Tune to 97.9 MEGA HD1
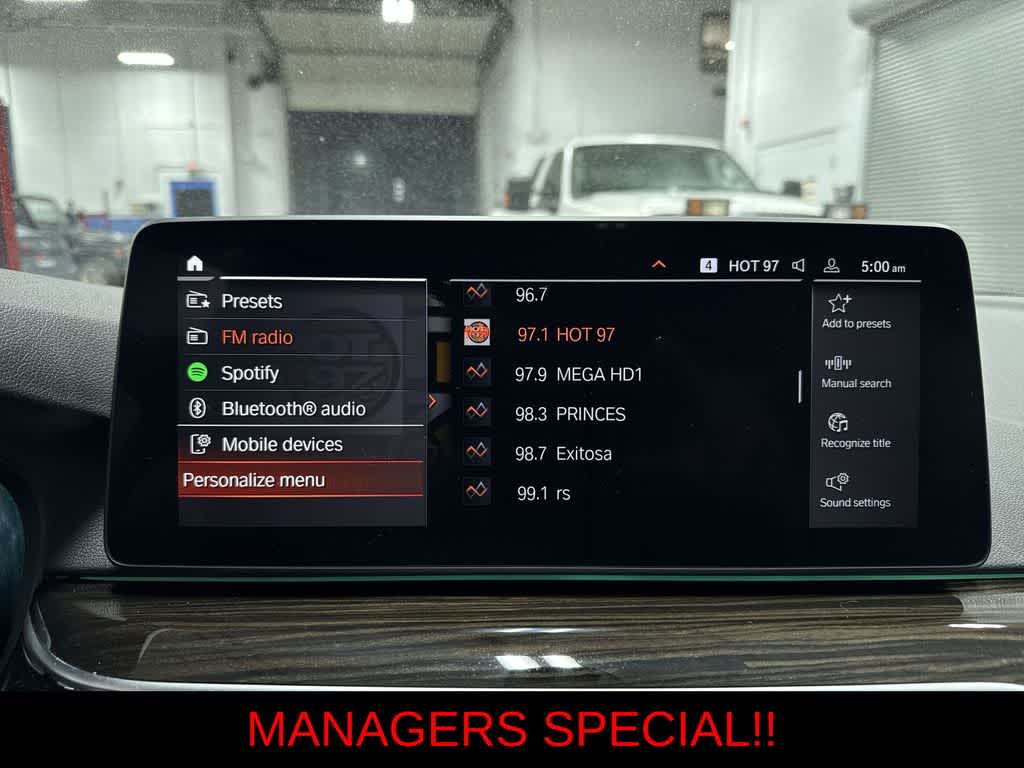The height and width of the screenshot is (768, 1024). tap(578, 375)
